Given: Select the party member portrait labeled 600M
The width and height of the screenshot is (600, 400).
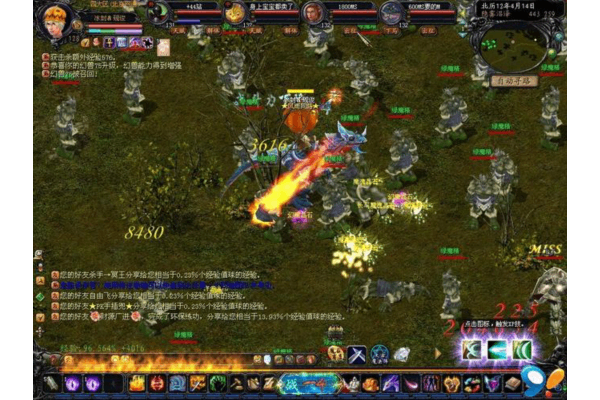Looking at the screenshot, I should pyautogui.click(x=392, y=13).
